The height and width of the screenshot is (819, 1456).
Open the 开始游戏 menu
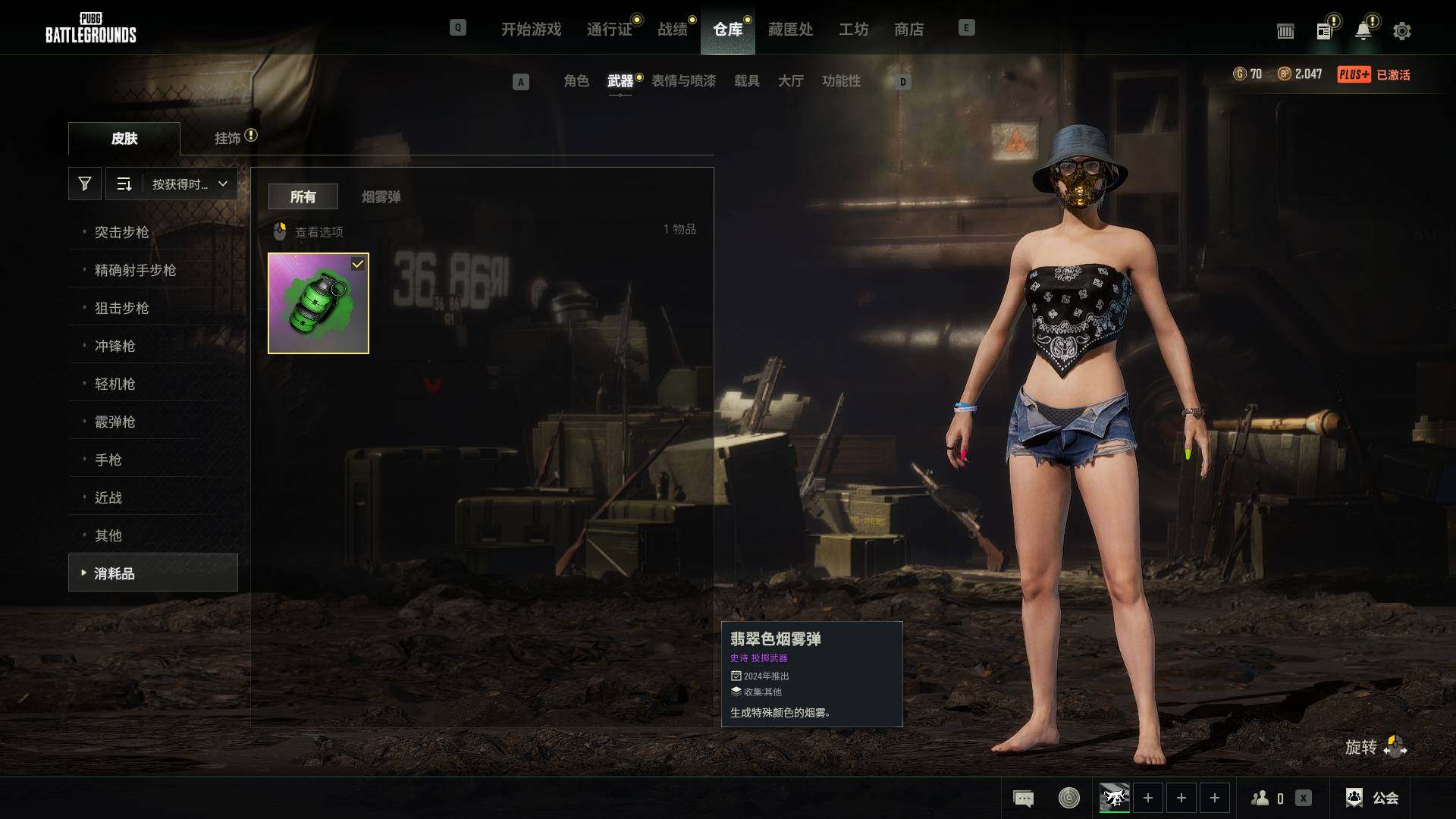click(x=531, y=30)
